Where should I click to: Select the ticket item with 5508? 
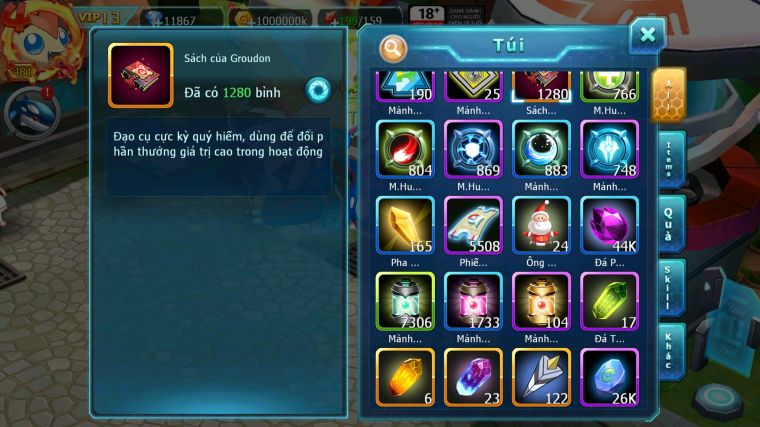pos(473,225)
